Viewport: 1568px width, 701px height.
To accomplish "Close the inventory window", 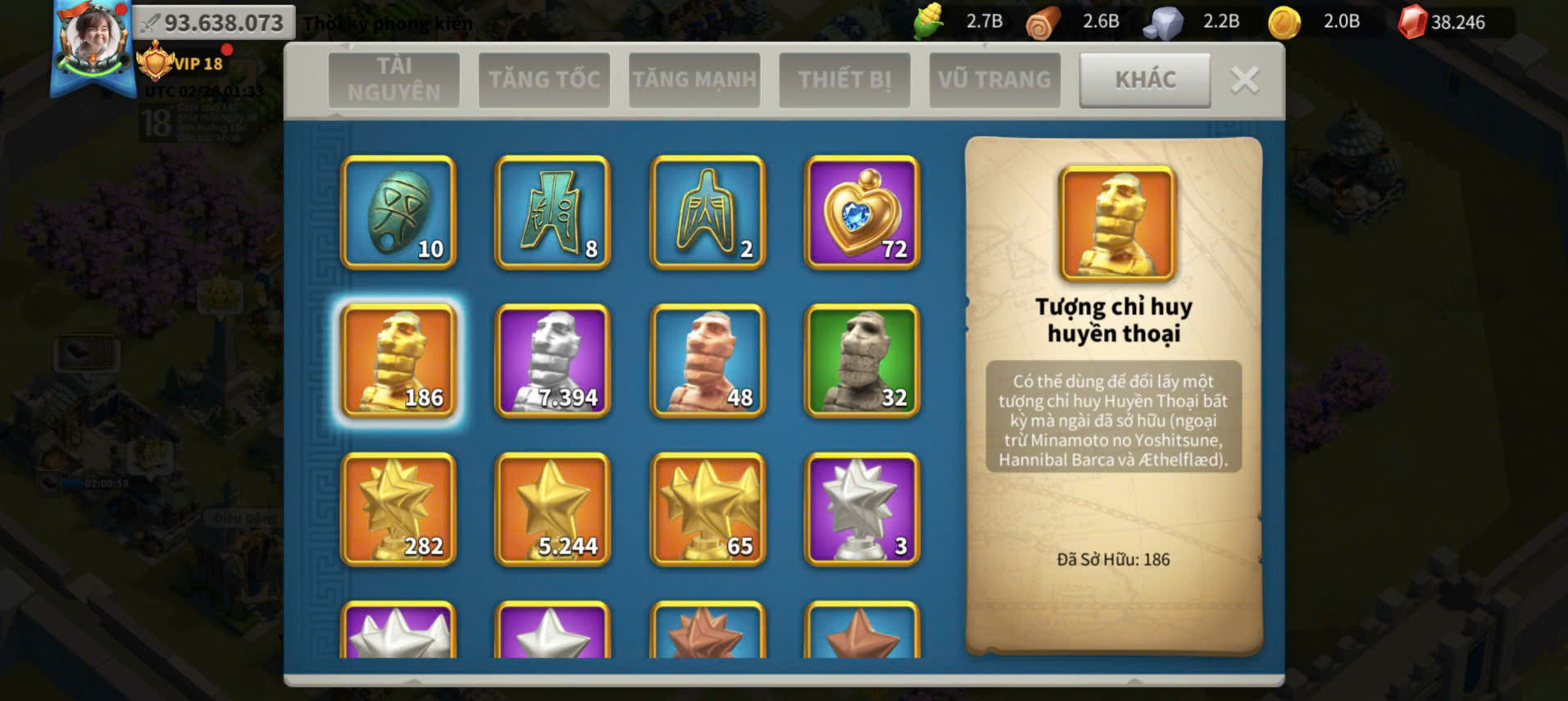I will 1244,80.
